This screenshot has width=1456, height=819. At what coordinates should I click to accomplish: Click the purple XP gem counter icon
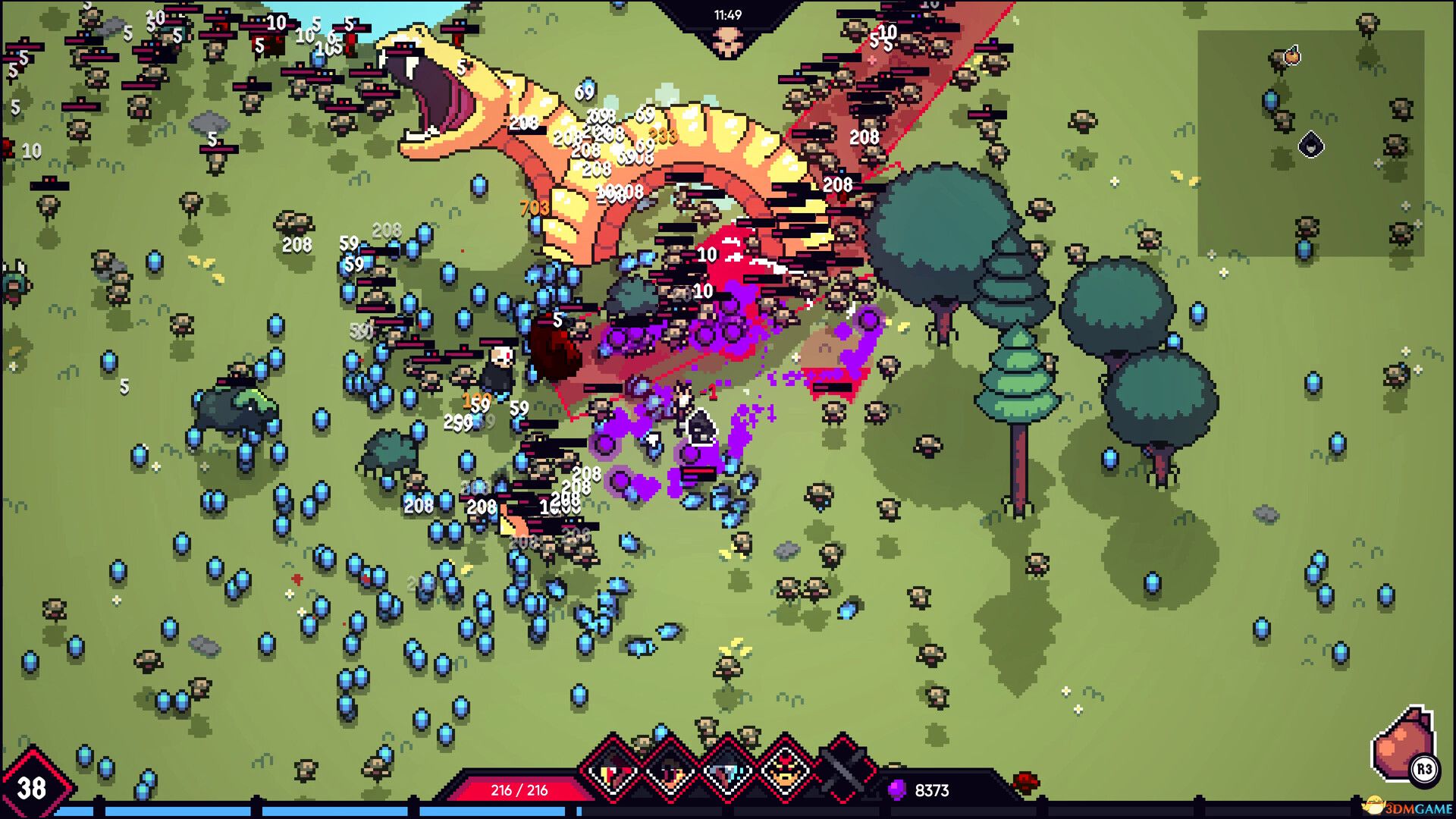coord(899,789)
